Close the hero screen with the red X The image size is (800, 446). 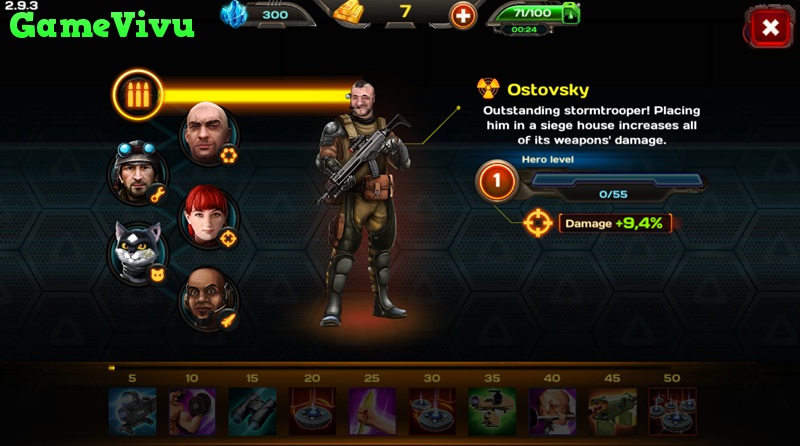pyautogui.click(x=770, y=28)
